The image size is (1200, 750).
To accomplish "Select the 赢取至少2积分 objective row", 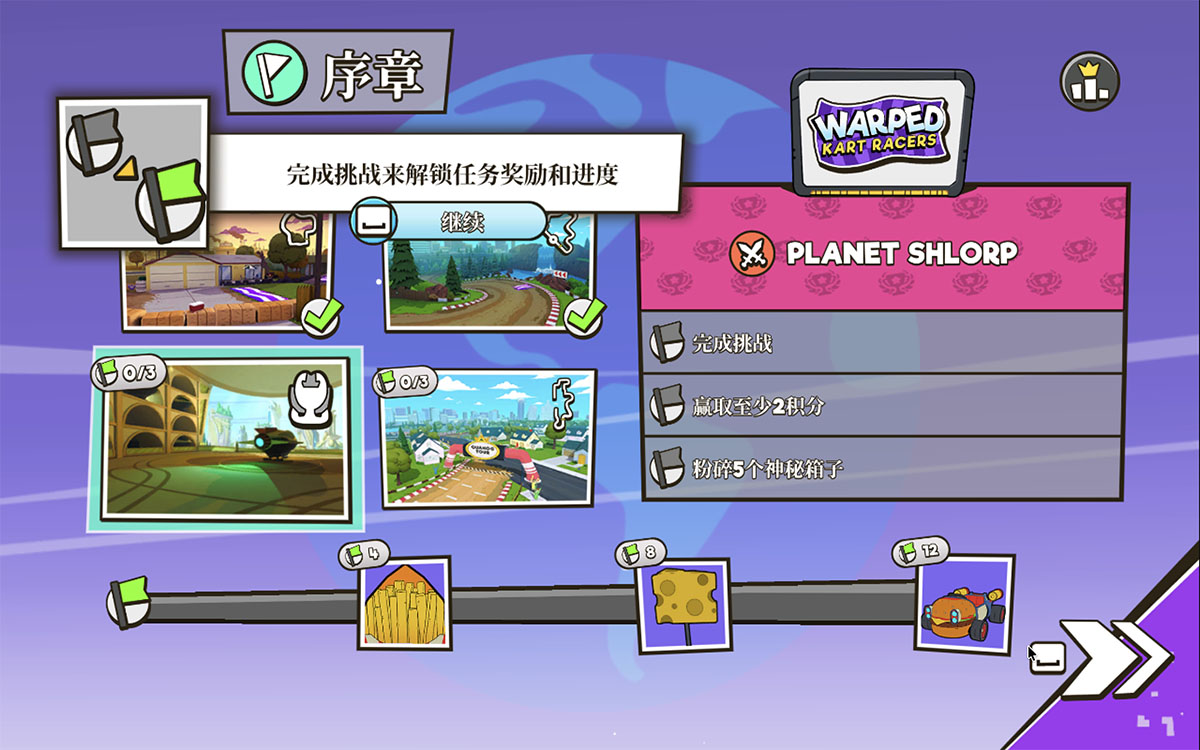I will [884, 405].
